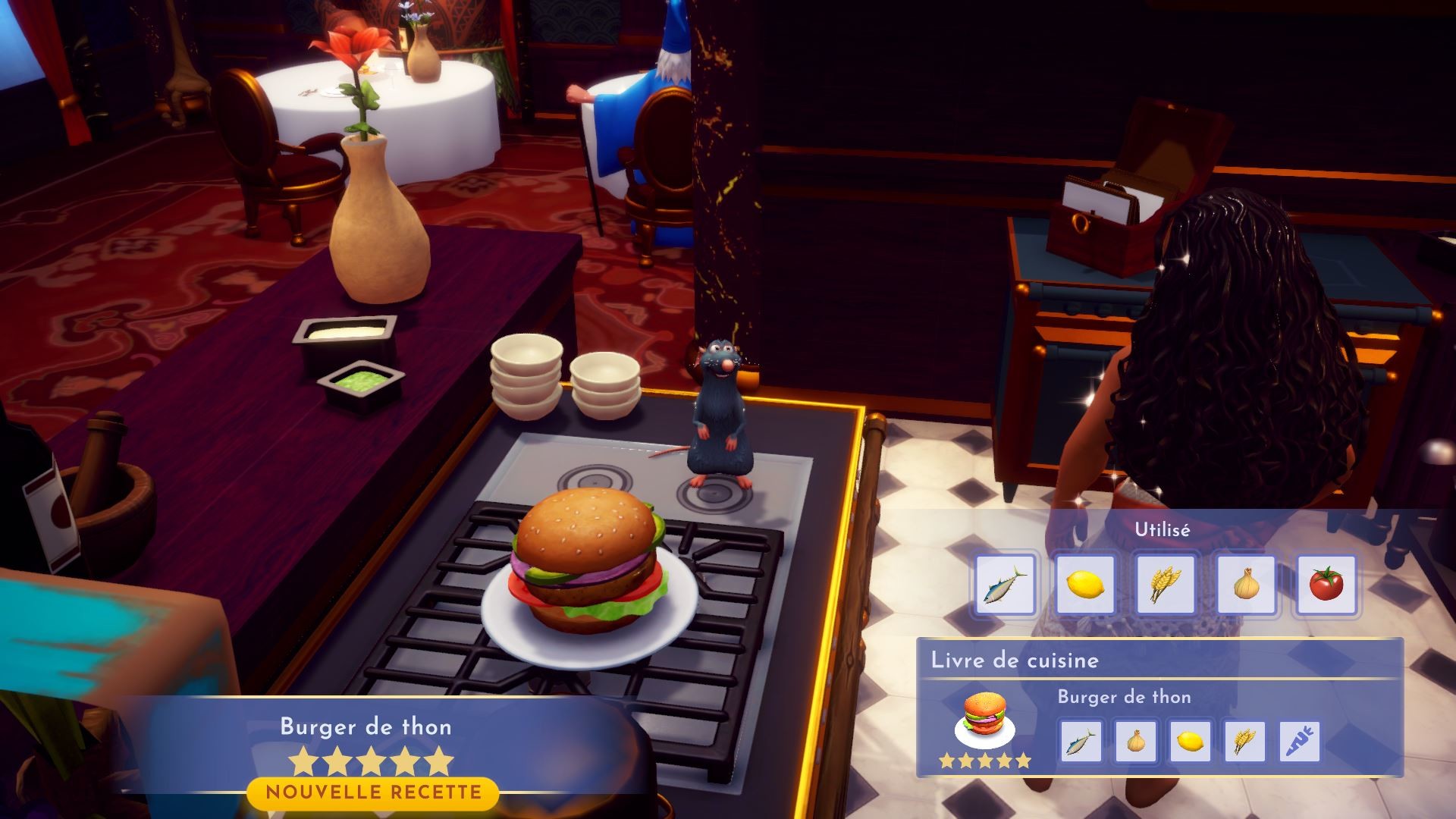Click the onion ingredient in the cookbook recipe

[x=1135, y=741]
